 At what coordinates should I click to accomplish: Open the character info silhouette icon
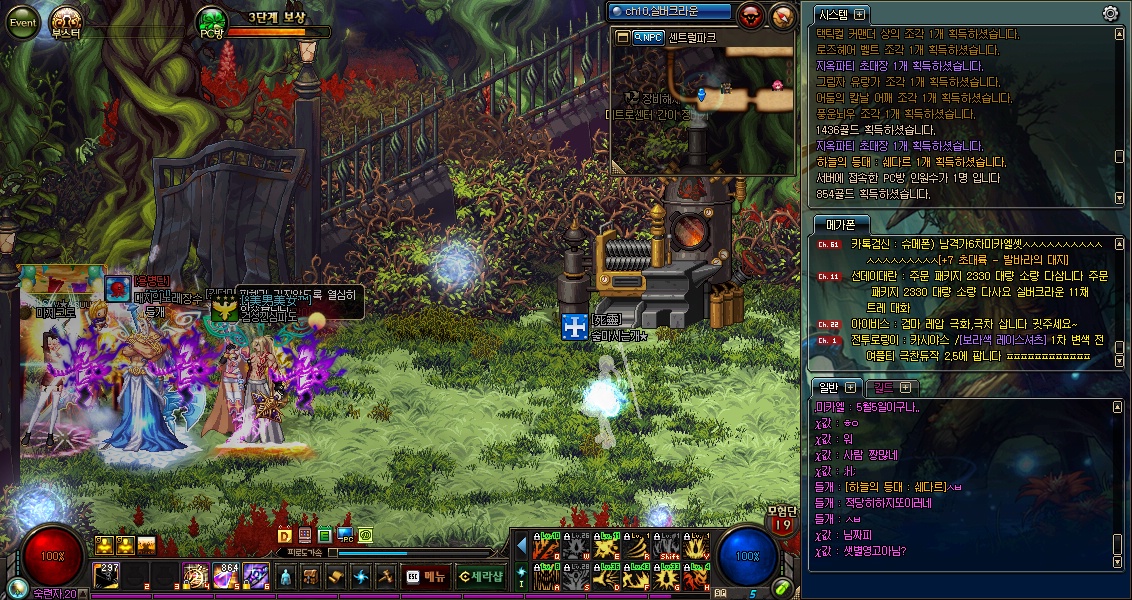click(x=285, y=577)
